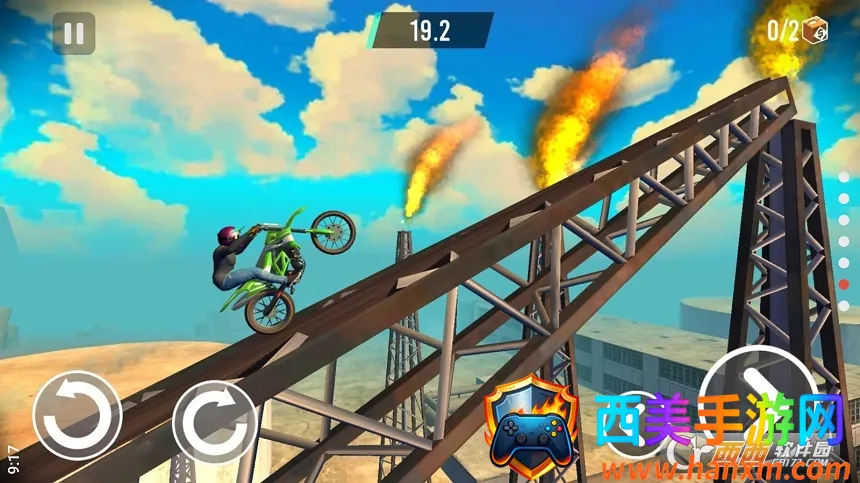Image resolution: width=860 pixels, height=483 pixels.
Task: Tap the counter-clockwise lean back button
Action: (x=77, y=415)
